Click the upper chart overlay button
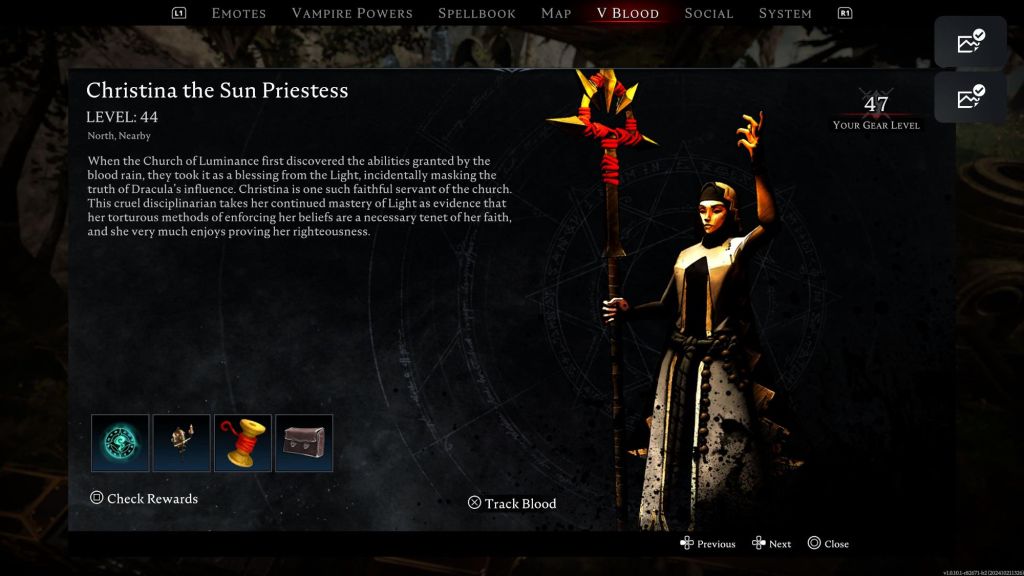The height and width of the screenshot is (576, 1024). [x=970, y=42]
